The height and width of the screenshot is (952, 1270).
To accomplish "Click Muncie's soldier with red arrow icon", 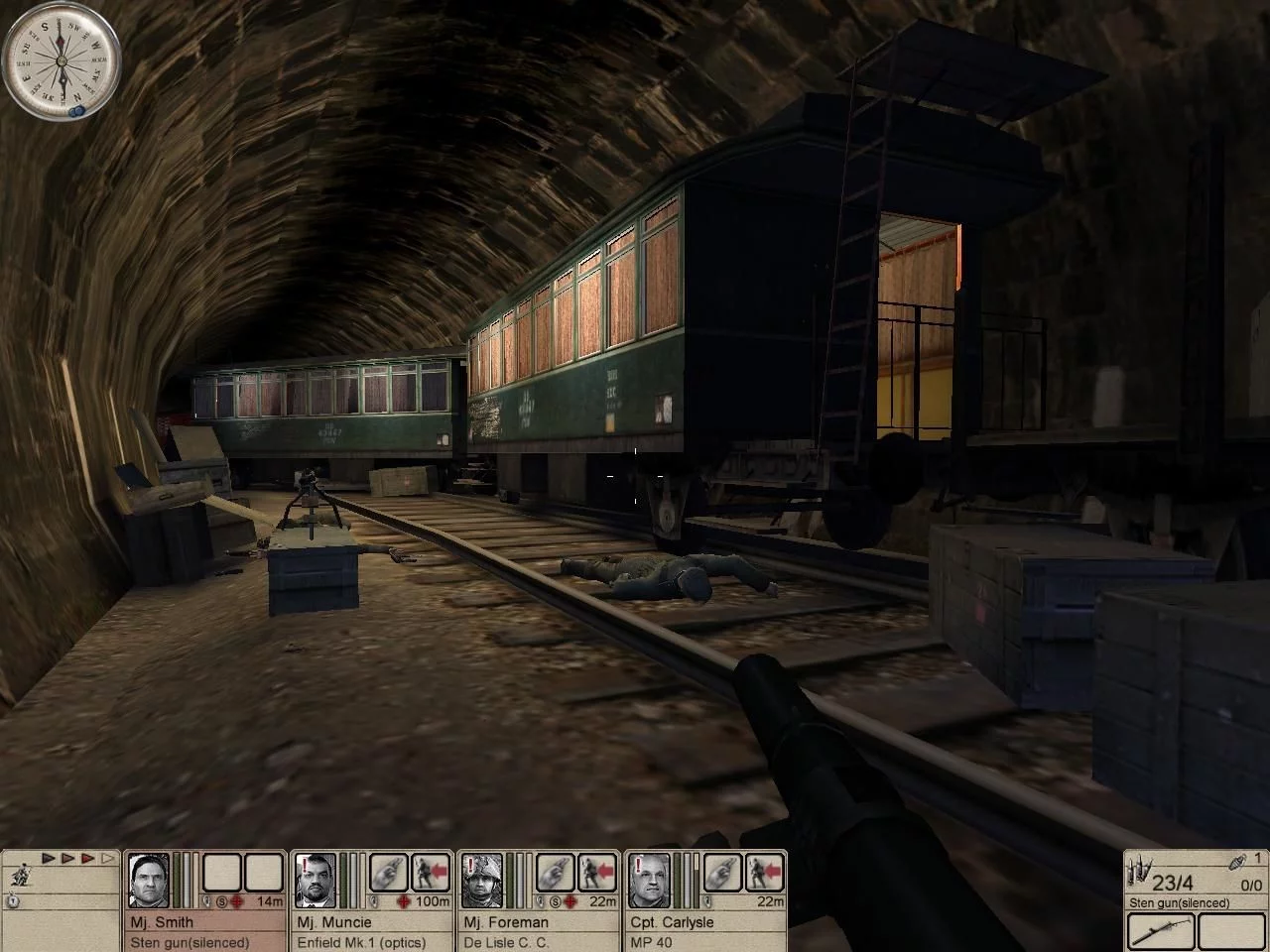I will coord(430,874).
